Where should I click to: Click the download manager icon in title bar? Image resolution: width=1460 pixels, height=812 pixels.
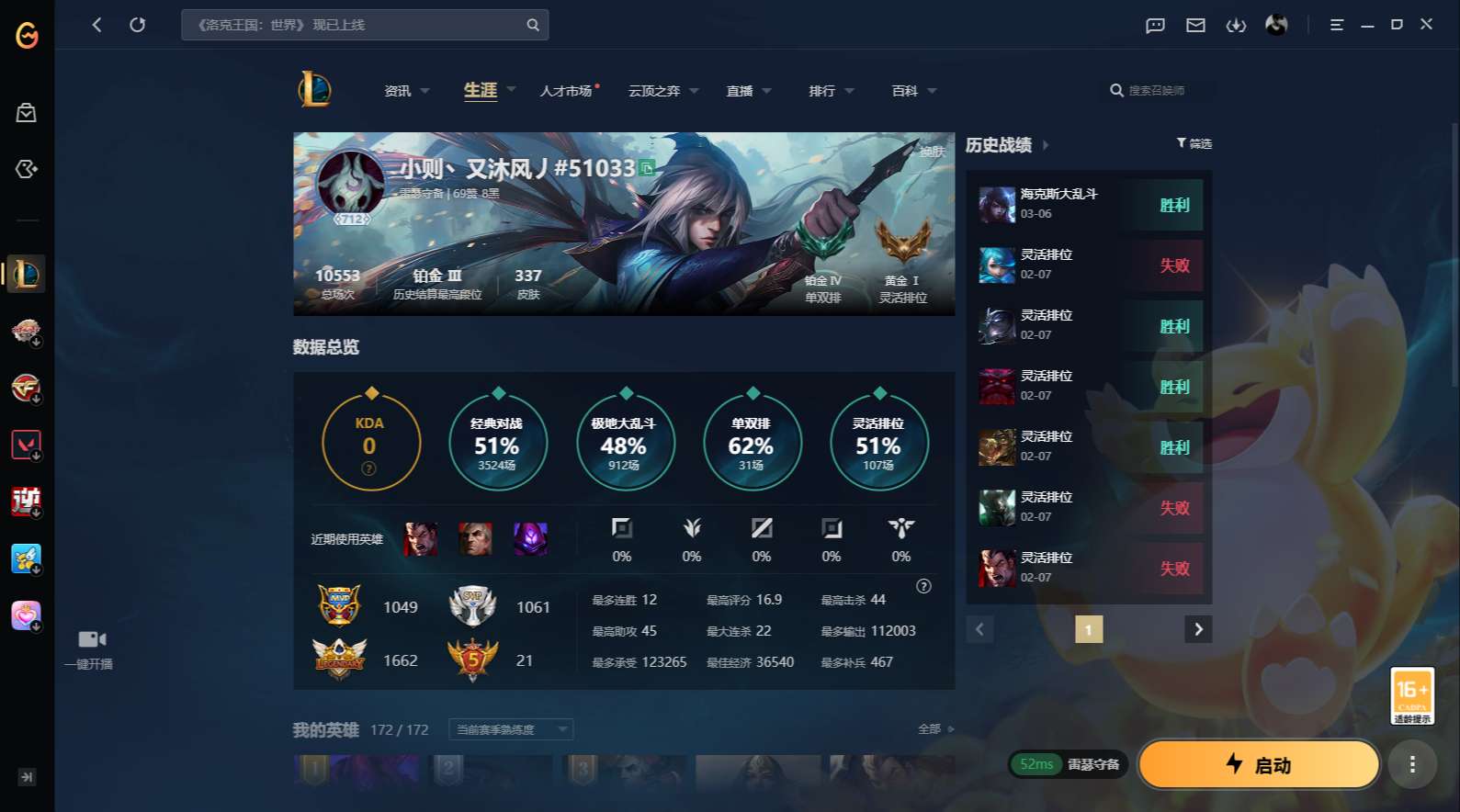click(1236, 25)
